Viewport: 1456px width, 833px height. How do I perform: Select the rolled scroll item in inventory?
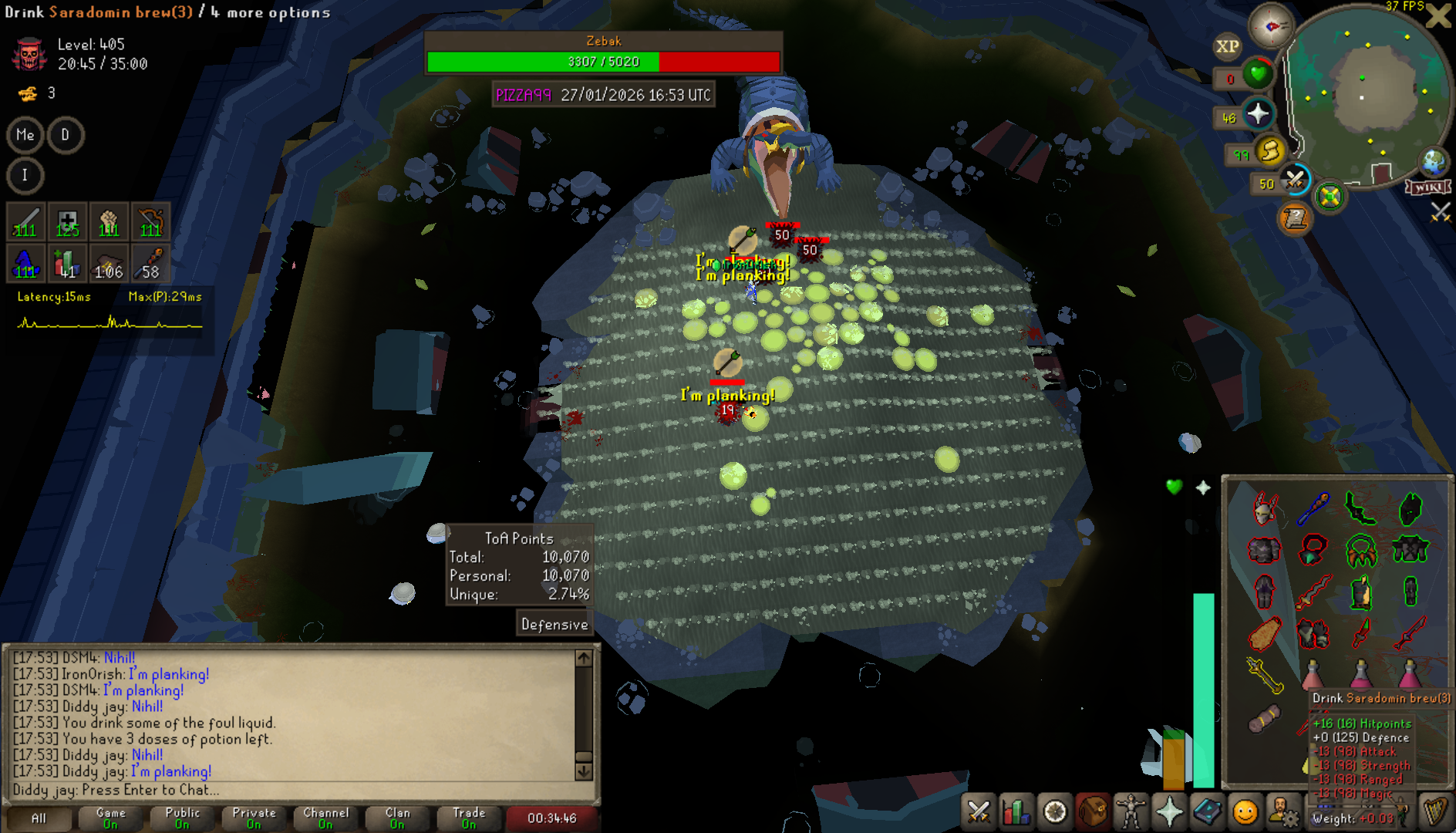(1265, 719)
